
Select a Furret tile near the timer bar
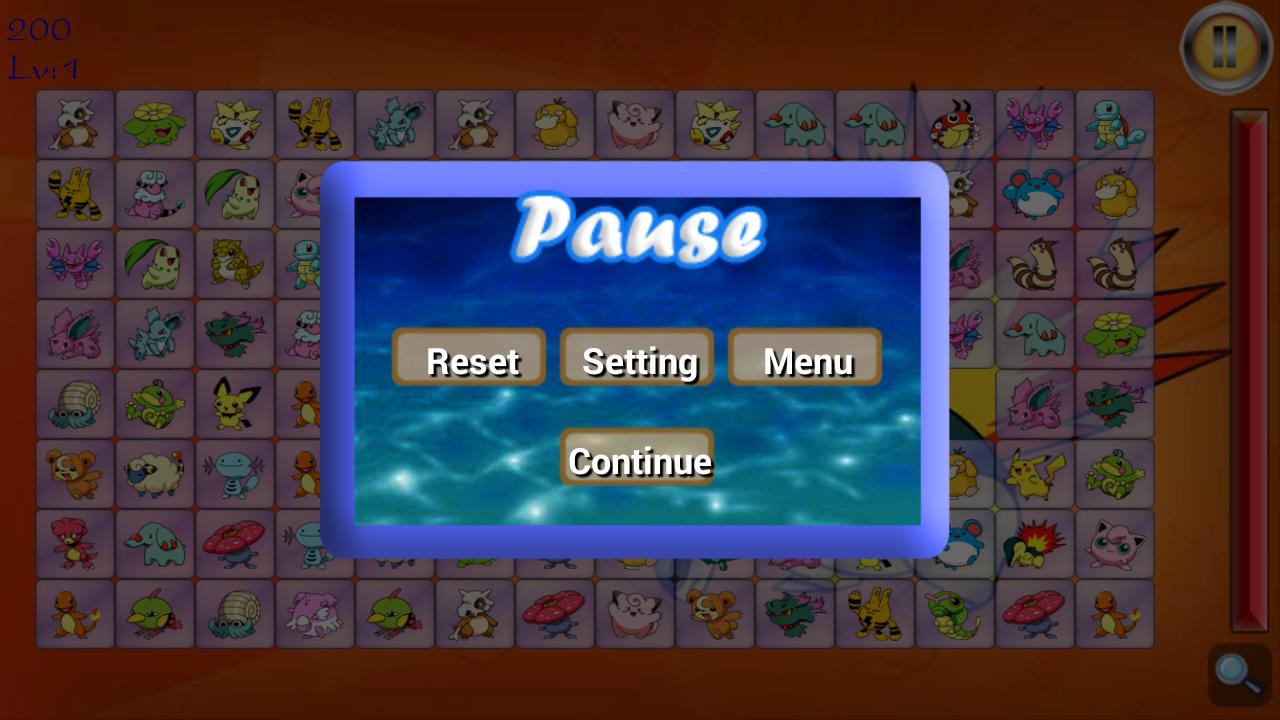tap(1115, 264)
